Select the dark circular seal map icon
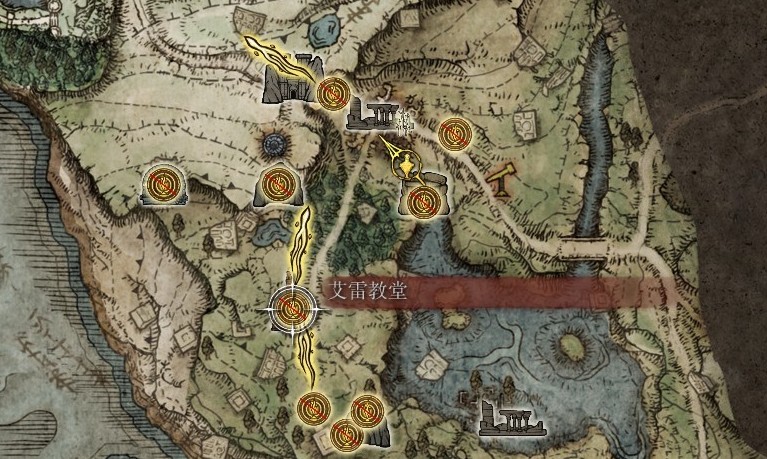This screenshot has height=459, width=767. 275,146
